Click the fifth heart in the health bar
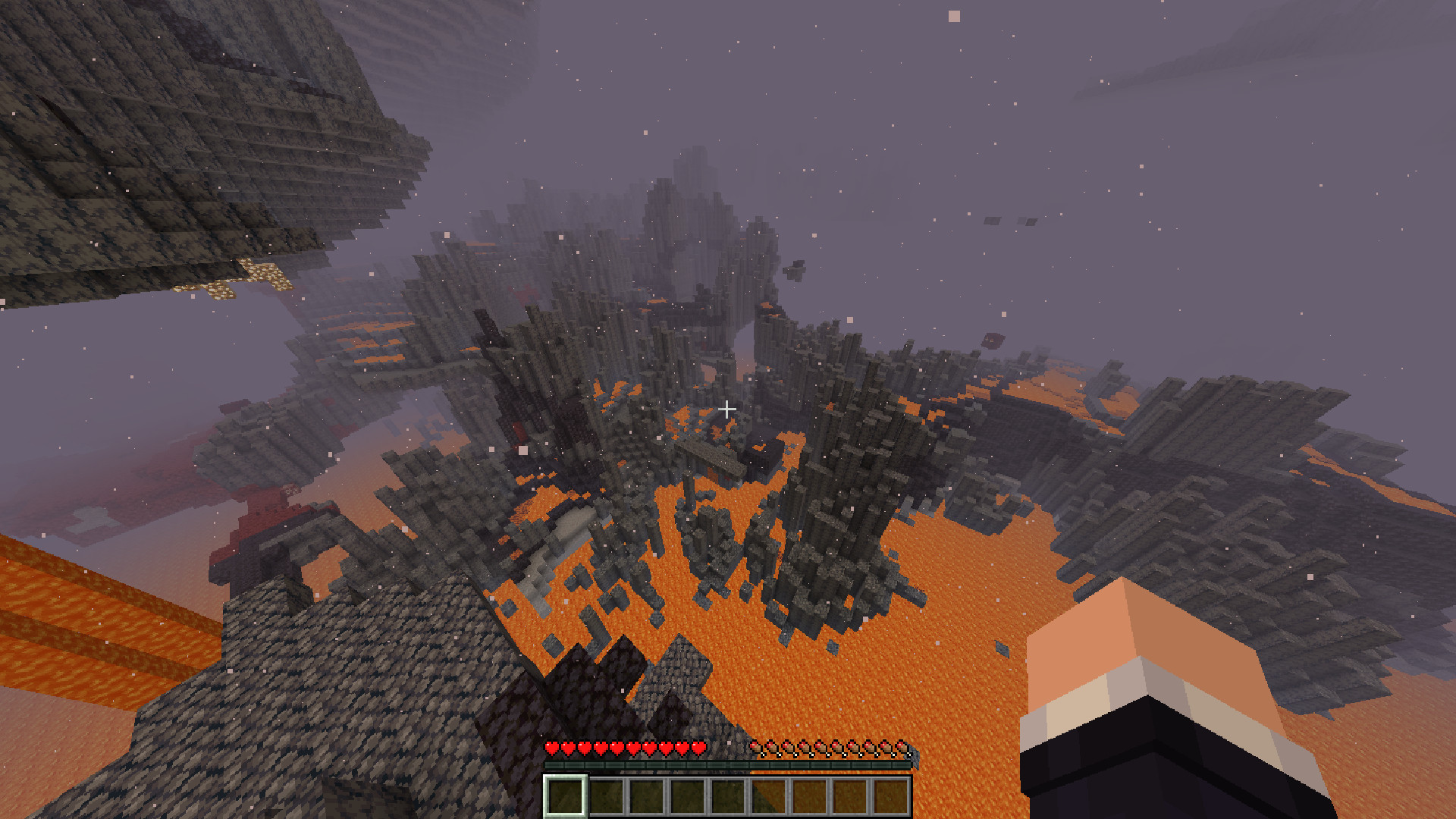This screenshot has height=819, width=1456. click(x=617, y=748)
